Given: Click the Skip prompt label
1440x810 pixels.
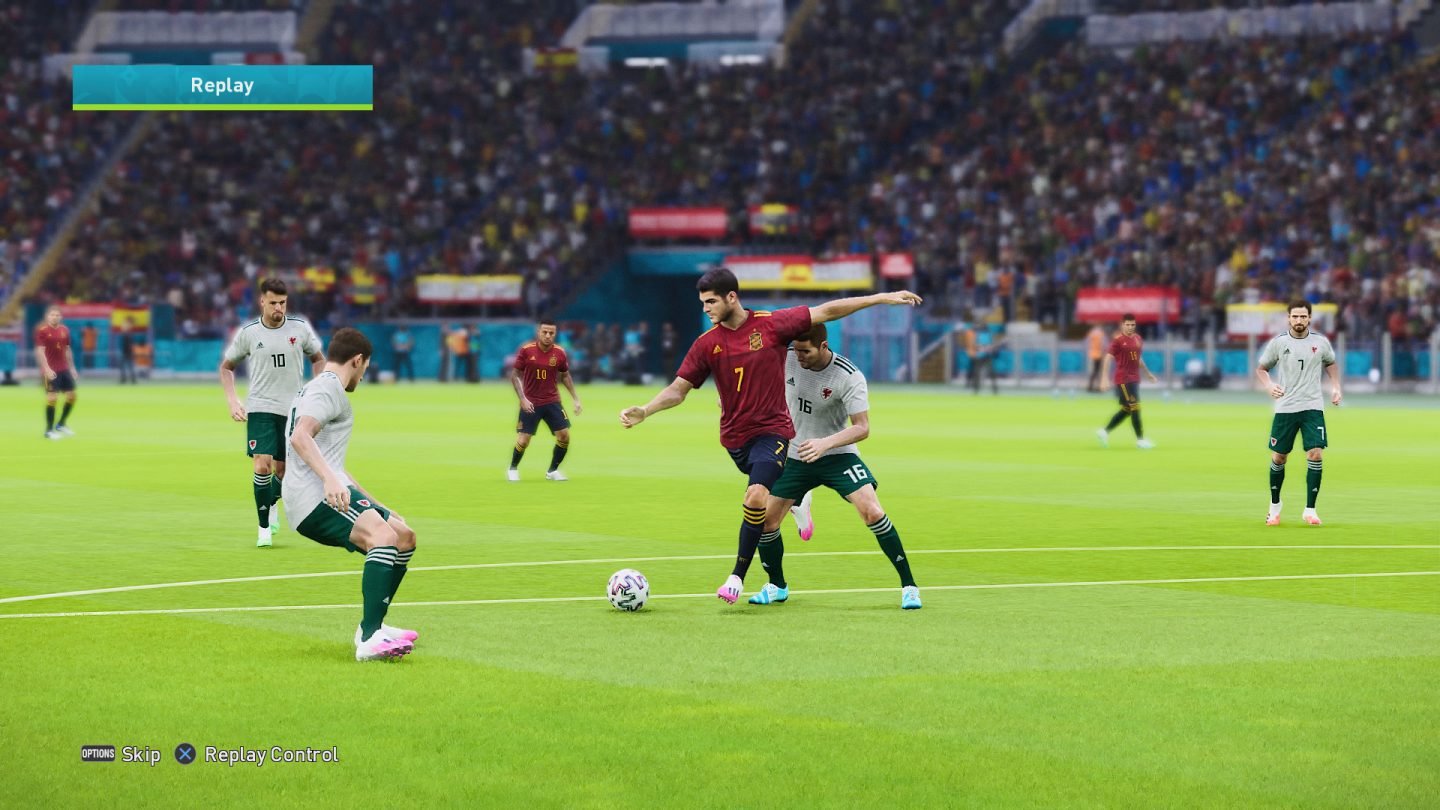Looking at the screenshot, I should [x=140, y=755].
